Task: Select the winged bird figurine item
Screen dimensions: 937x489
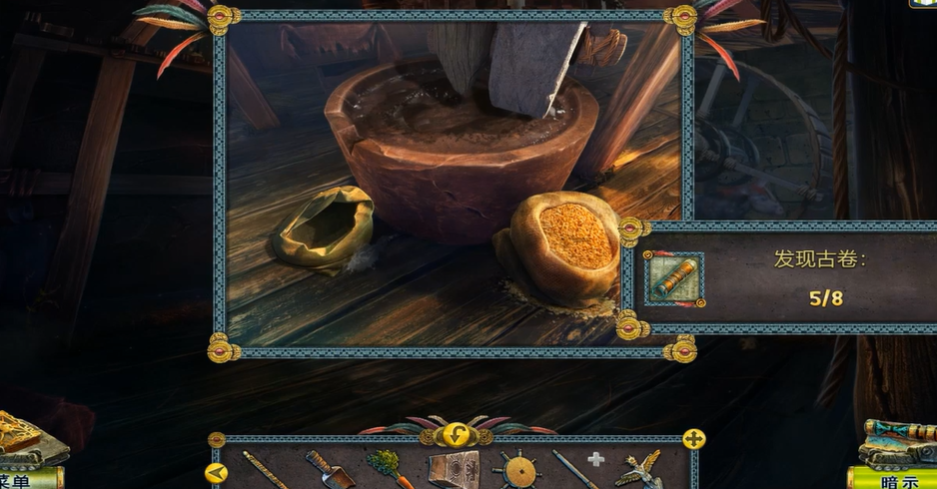Action: 641,469
